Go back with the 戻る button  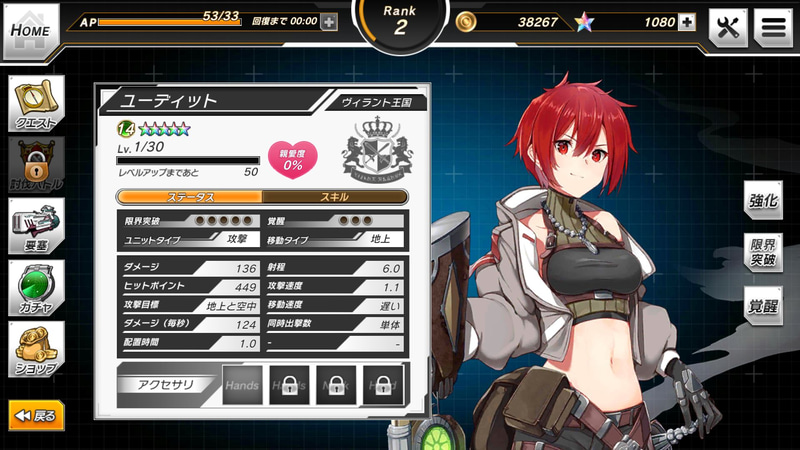pyautogui.click(x=37, y=415)
